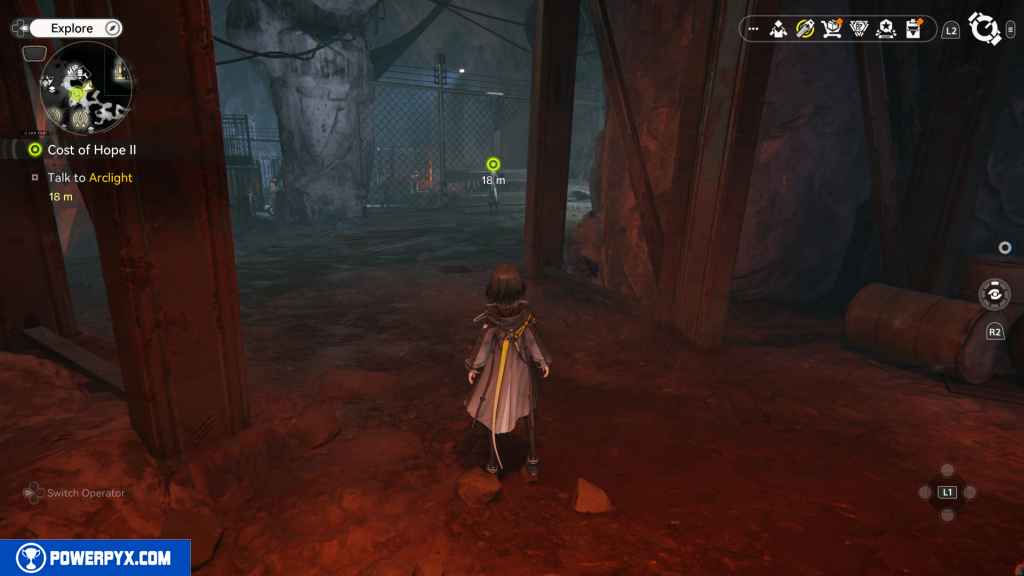This screenshot has height=576, width=1024.
Task: Click the large ring emblem icon
Action: coord(986,29)
